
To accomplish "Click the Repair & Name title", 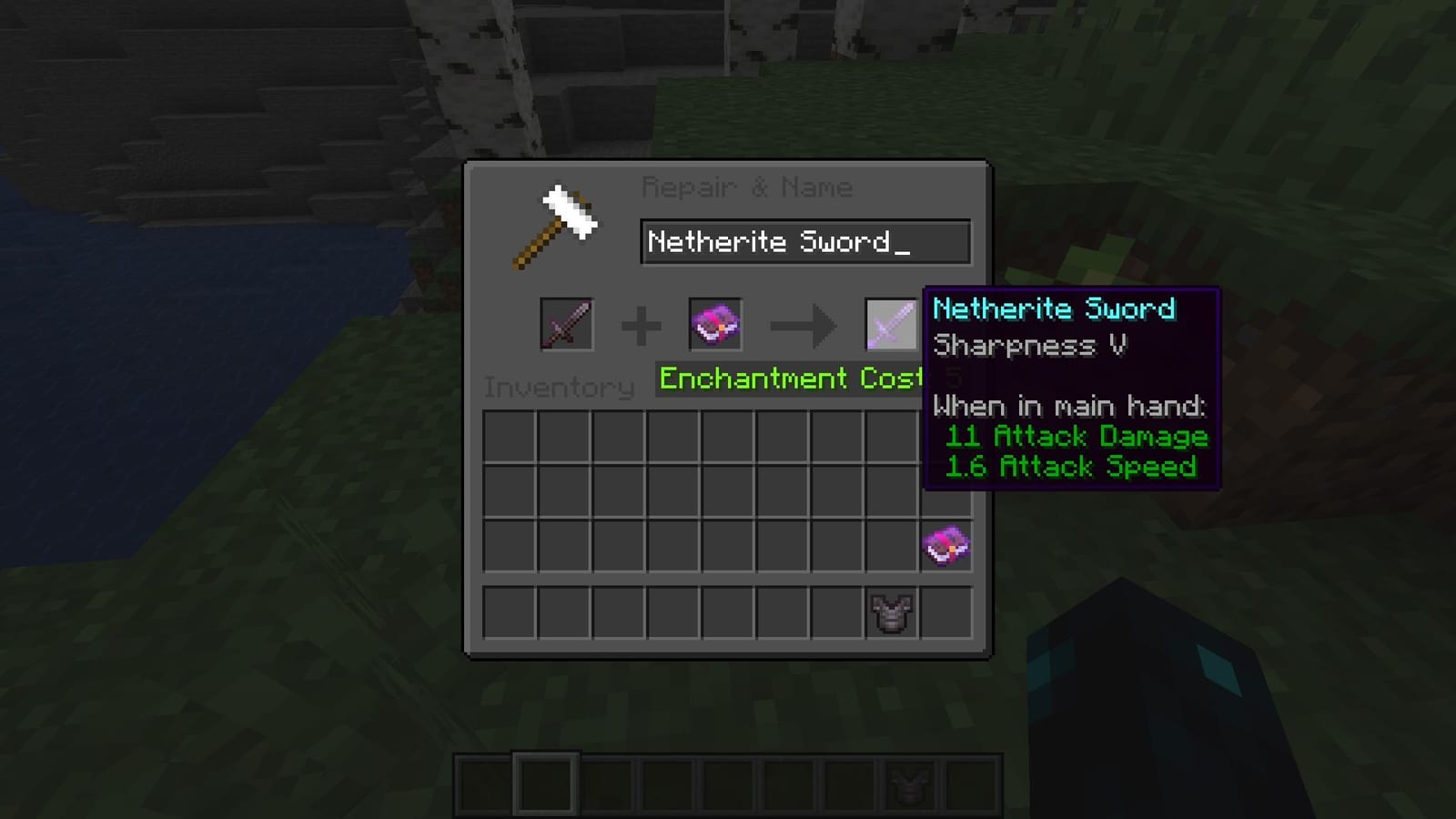I will click(x=748, y=186).
